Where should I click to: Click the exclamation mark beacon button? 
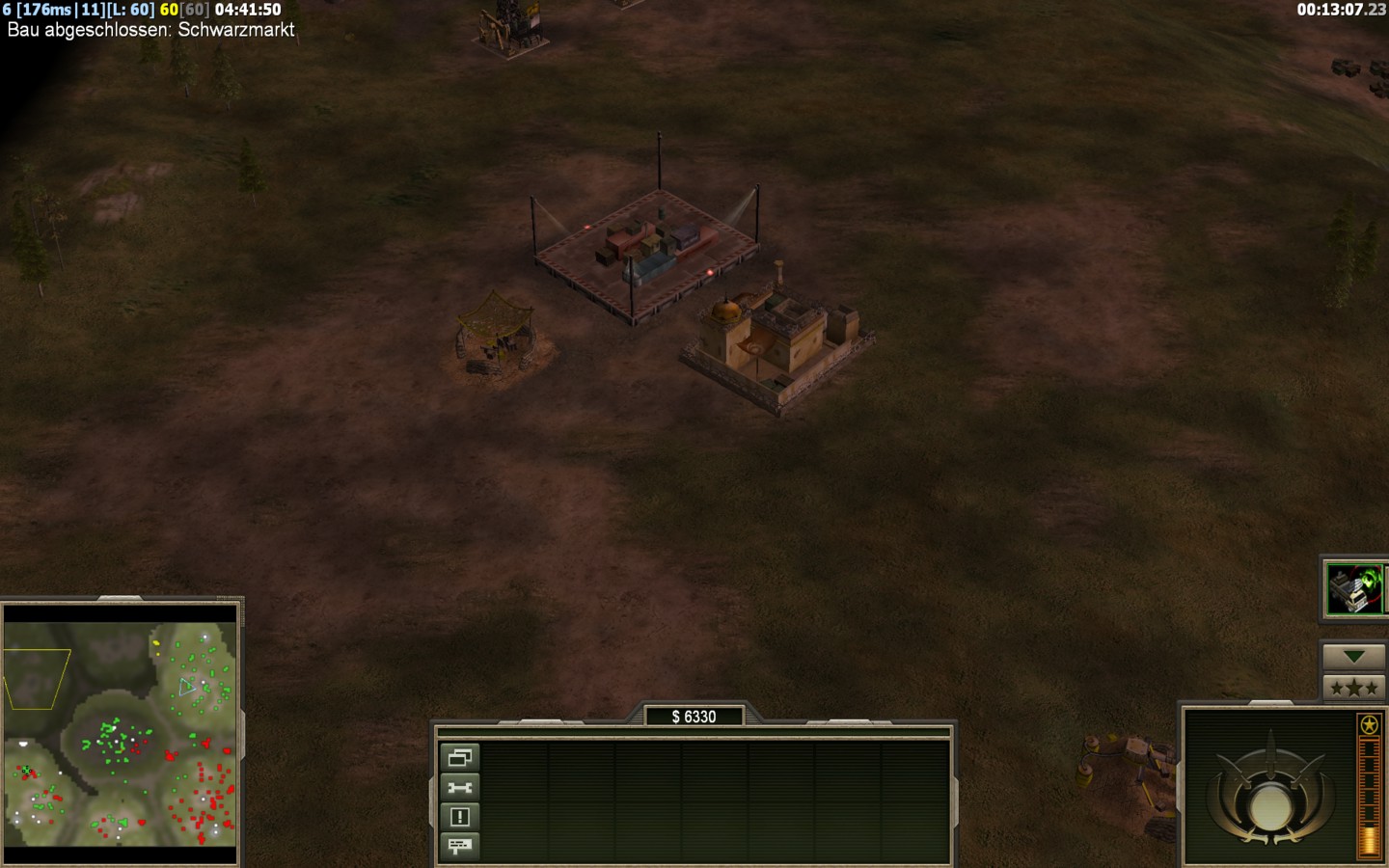click(459, 817)
